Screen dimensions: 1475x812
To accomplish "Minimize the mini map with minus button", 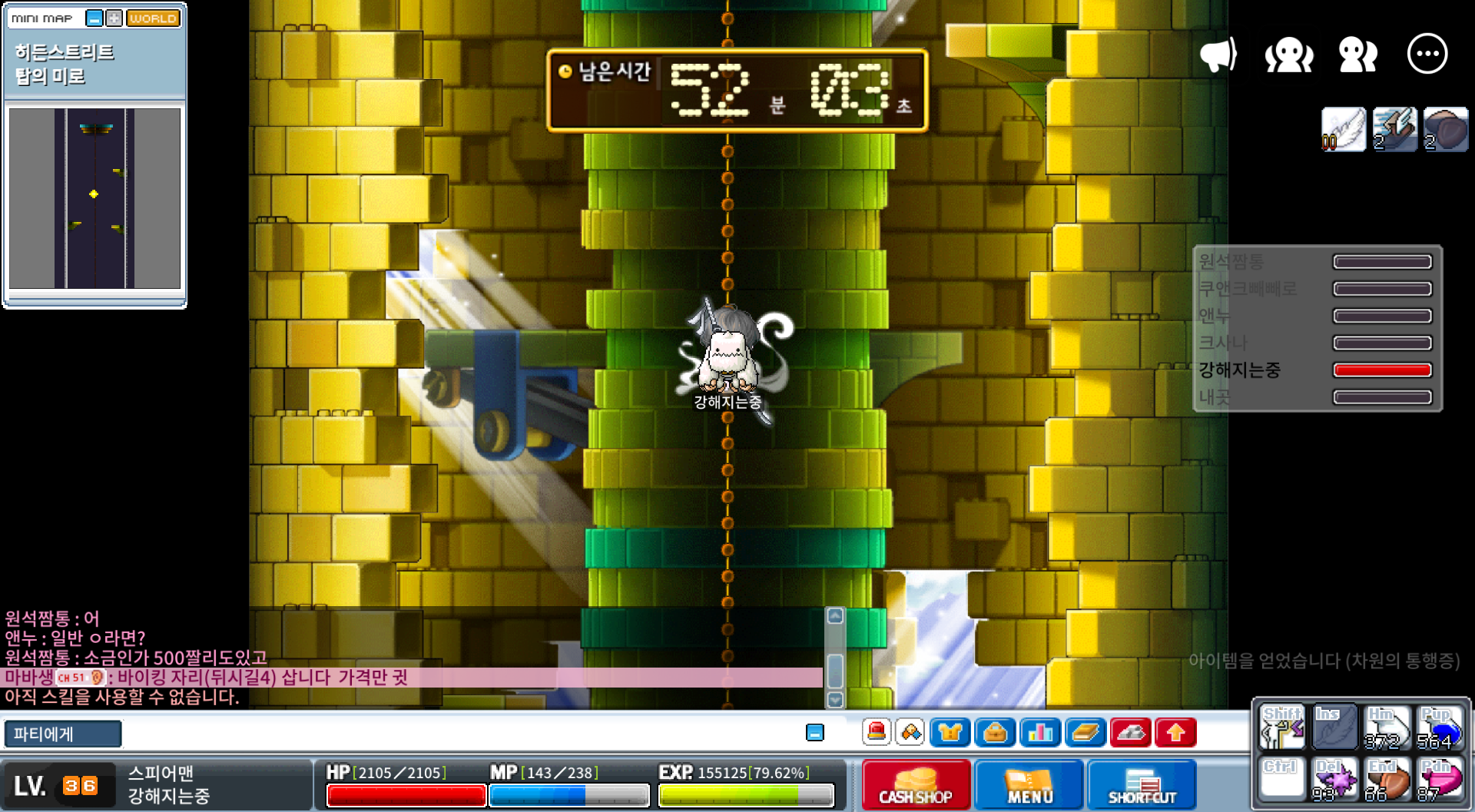I will click(x=94, y=18).
